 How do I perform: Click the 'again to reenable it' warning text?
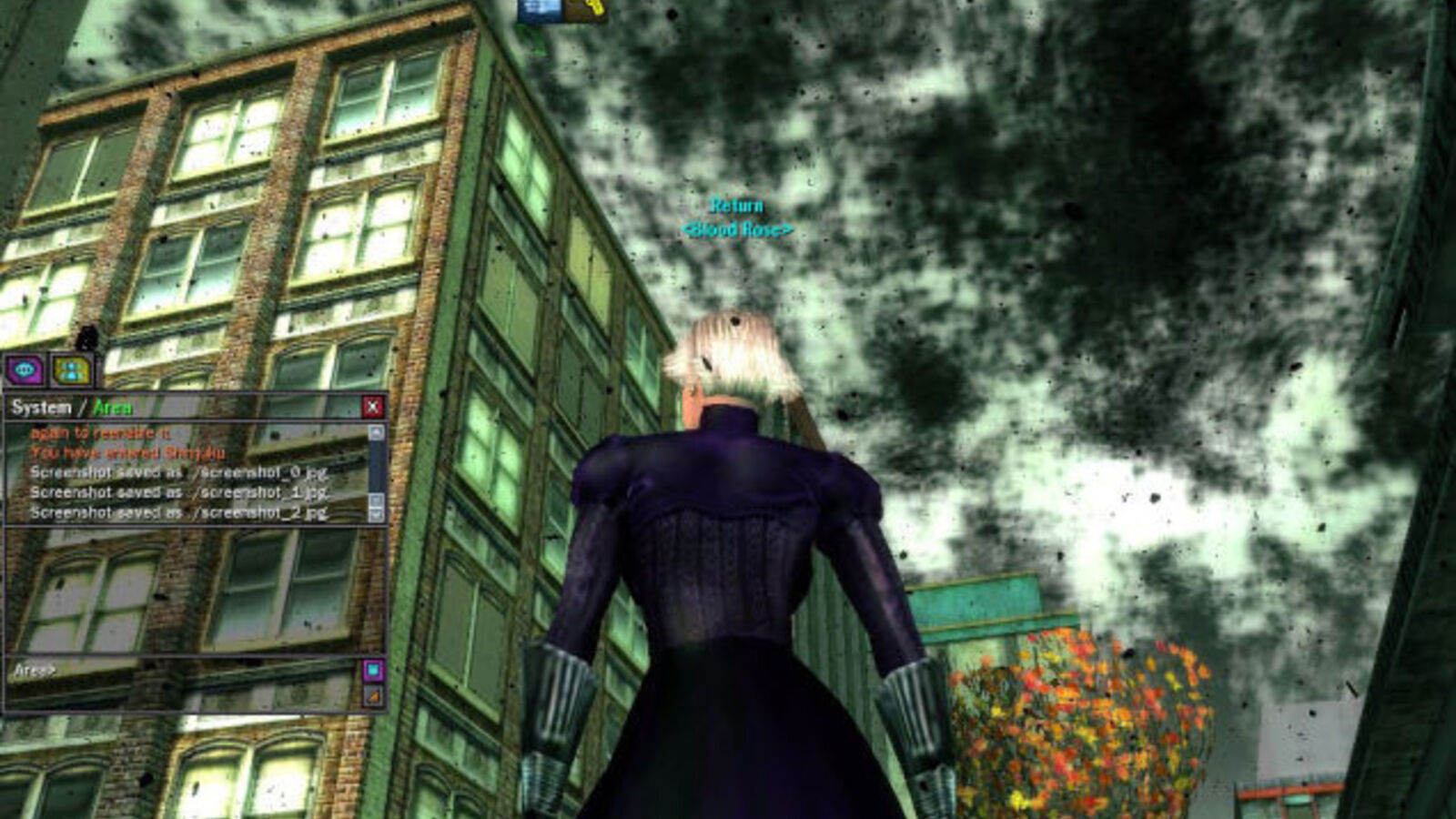[x=101, y=431]
